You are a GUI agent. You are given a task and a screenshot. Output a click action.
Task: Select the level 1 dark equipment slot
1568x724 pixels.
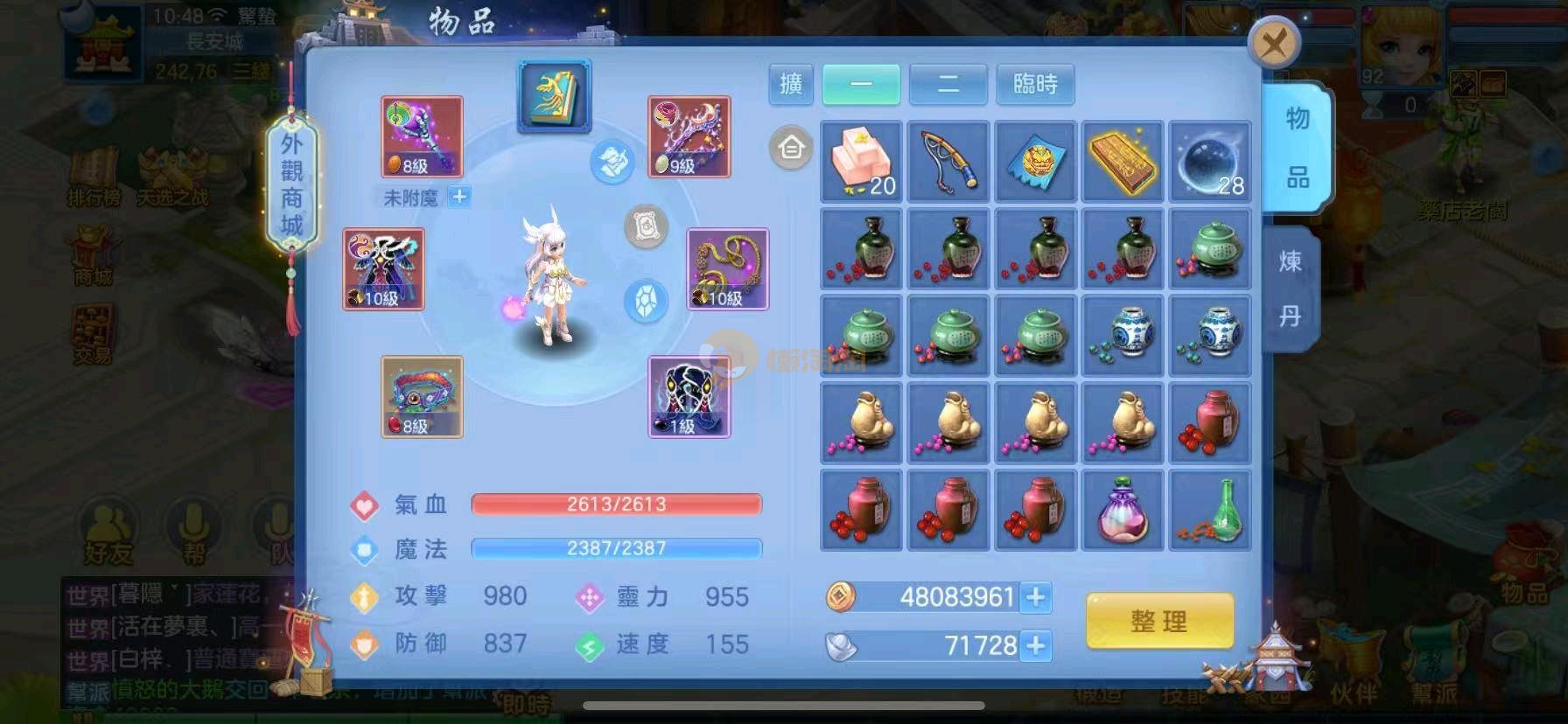[x=689, y=397]
